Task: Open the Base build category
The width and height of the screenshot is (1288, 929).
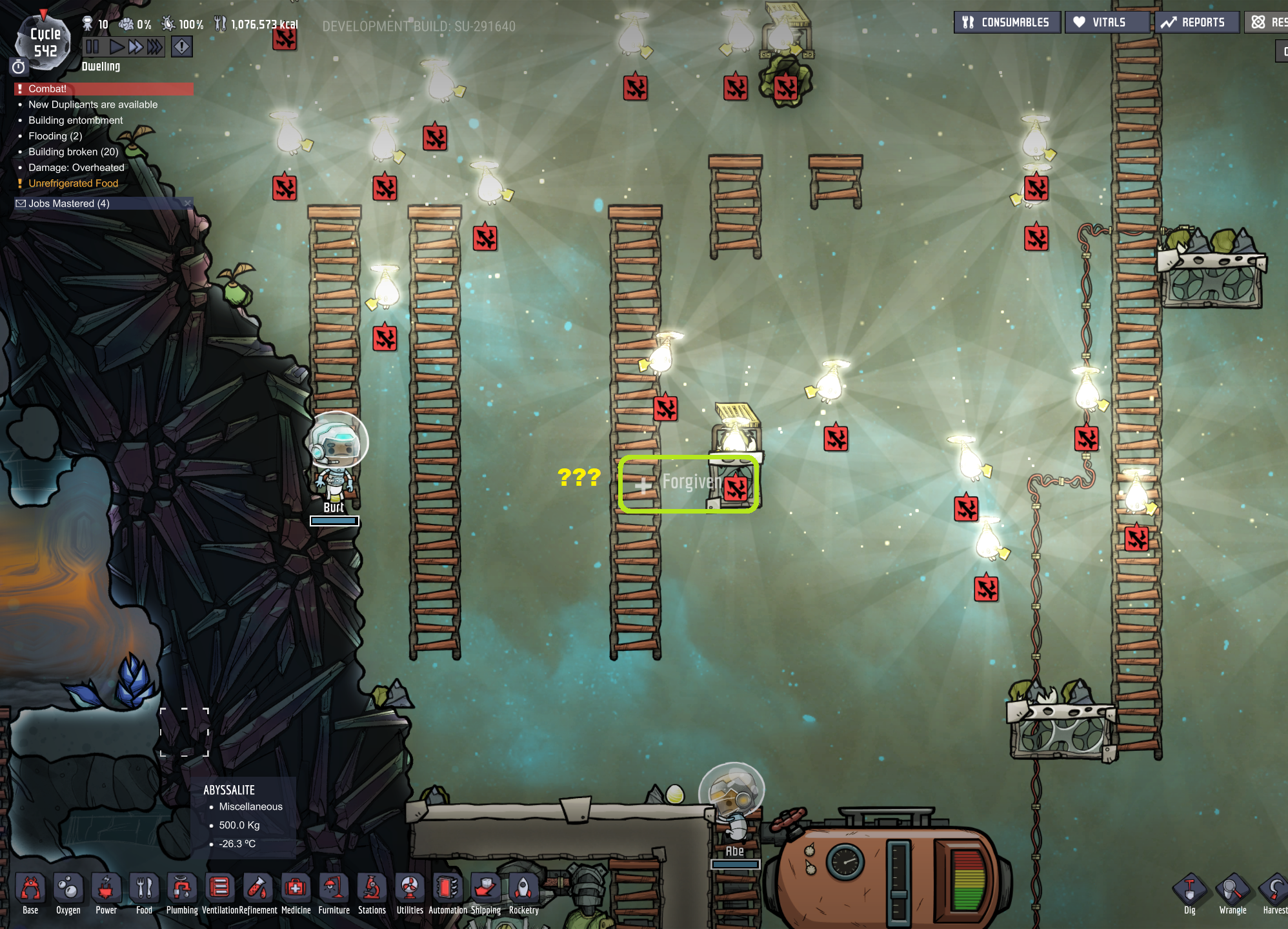Action: point(30,894)
